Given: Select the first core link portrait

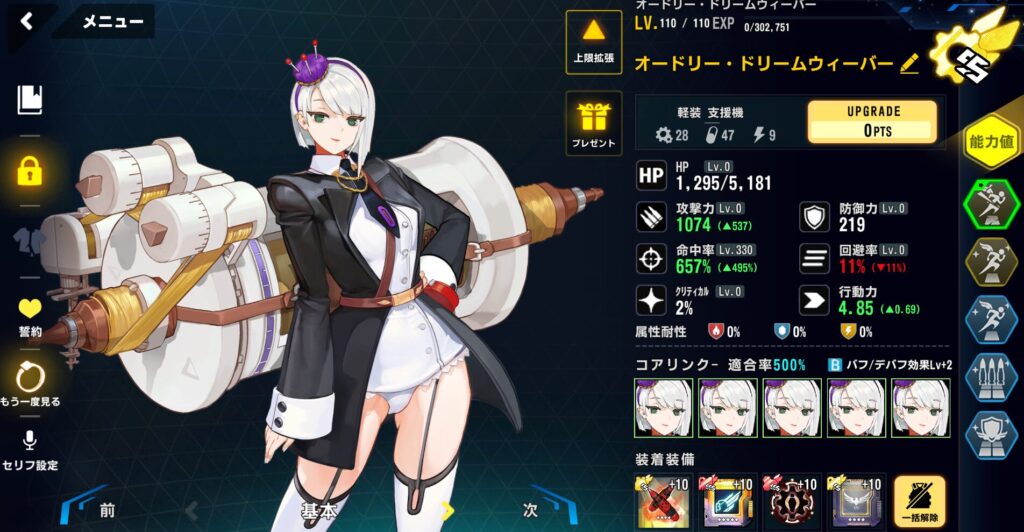Looking at the screenshot, I should click(x=664, y=407).
